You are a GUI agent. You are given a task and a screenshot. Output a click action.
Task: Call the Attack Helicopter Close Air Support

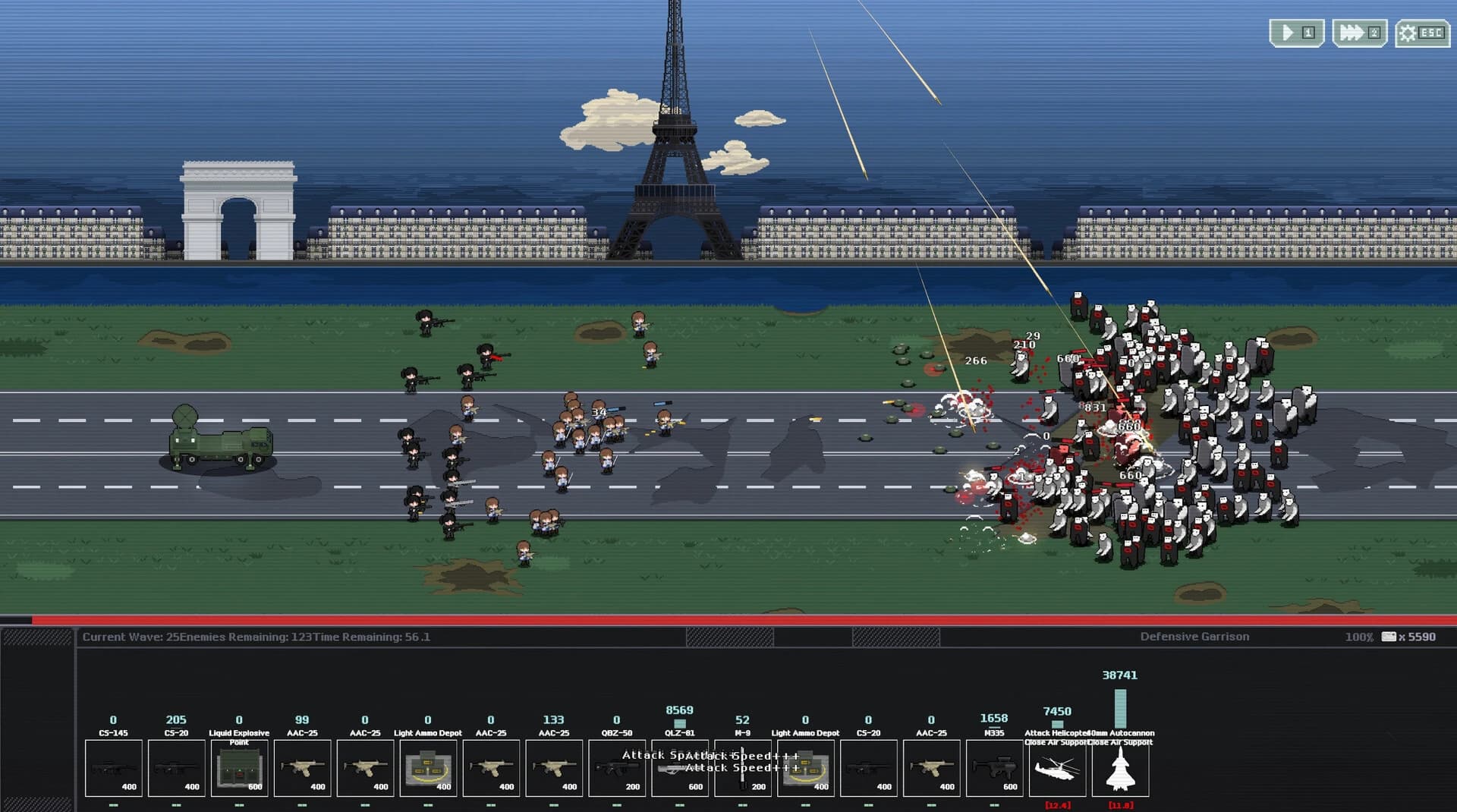(x=1058, y=768)
